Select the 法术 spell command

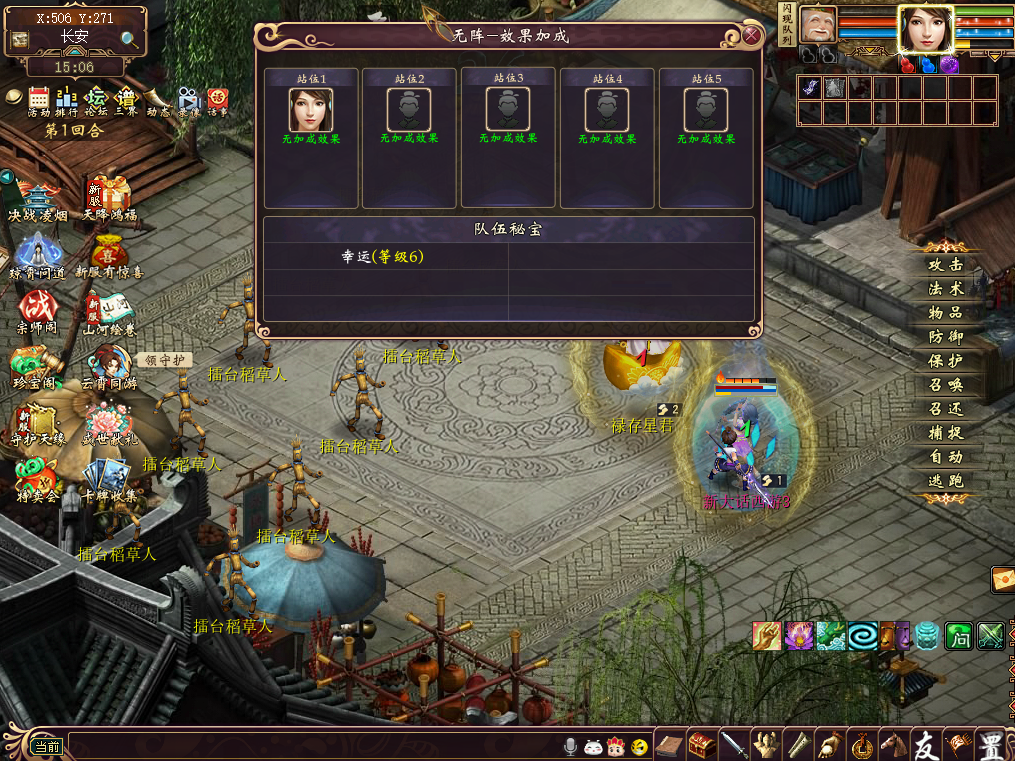[x=945, y=289]
